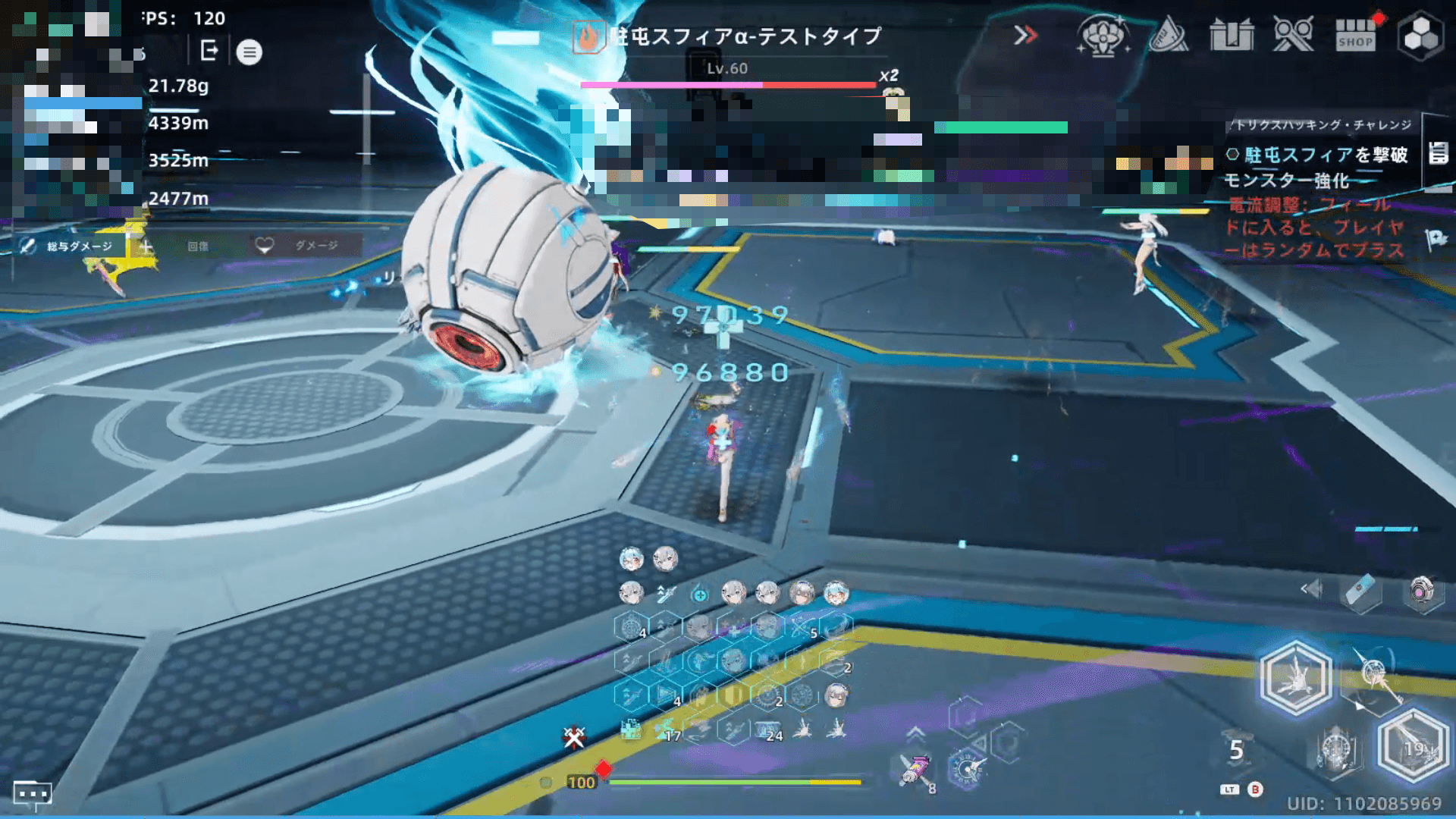The image size is (1456, 819).
Task: Use the blue card relic item
Action: click(x=1361, y=591)
